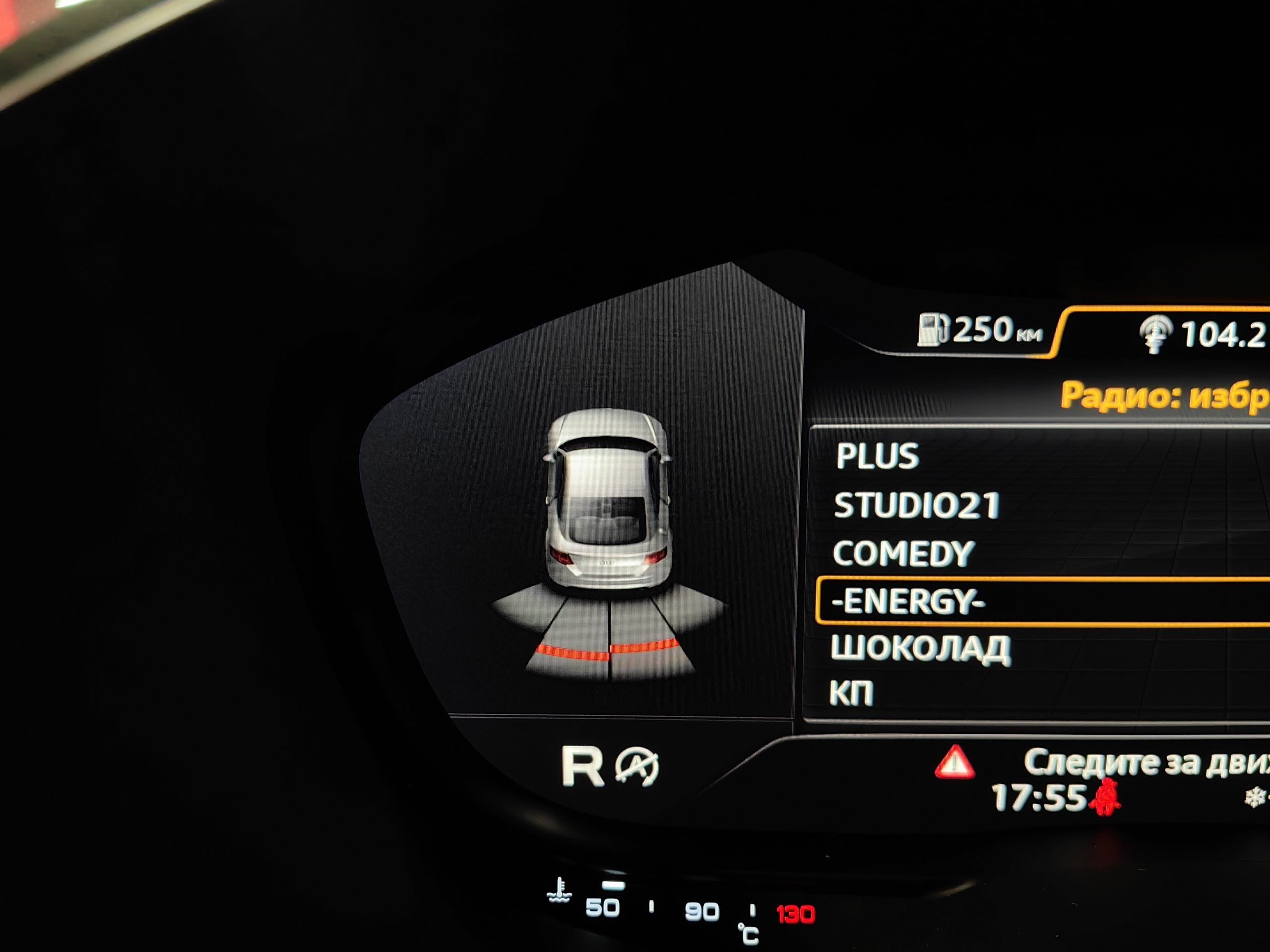Open the fuel range 250 км tab

click(x=980, y=331)
